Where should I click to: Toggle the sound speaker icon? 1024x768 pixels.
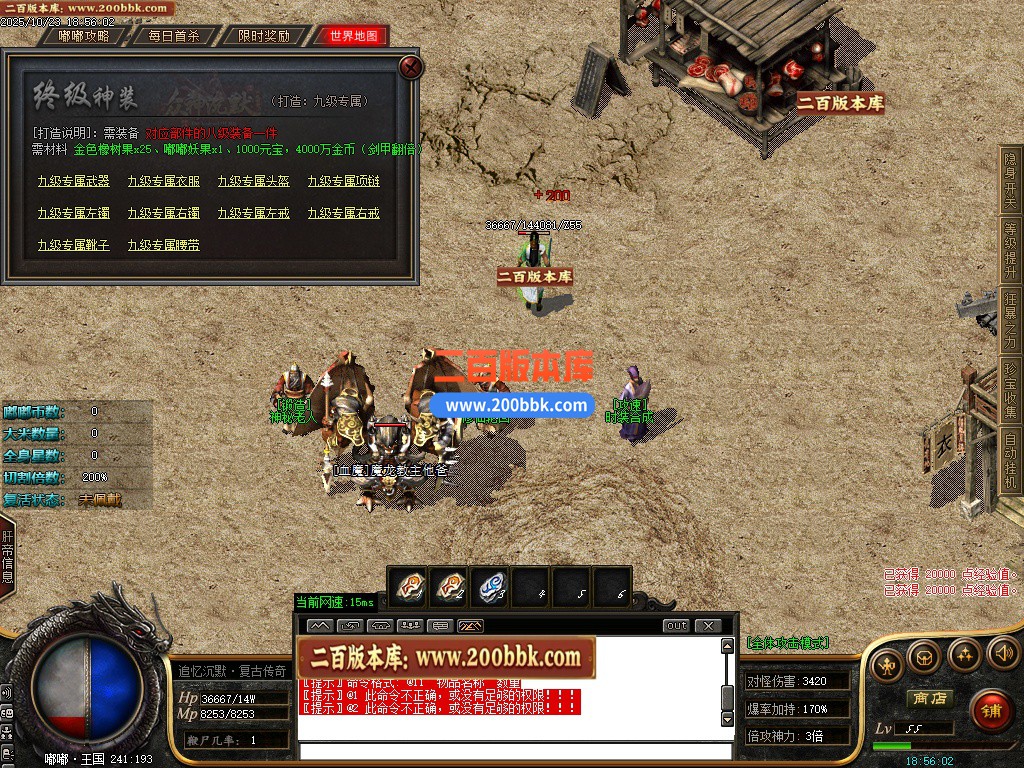click(1002, 655)
